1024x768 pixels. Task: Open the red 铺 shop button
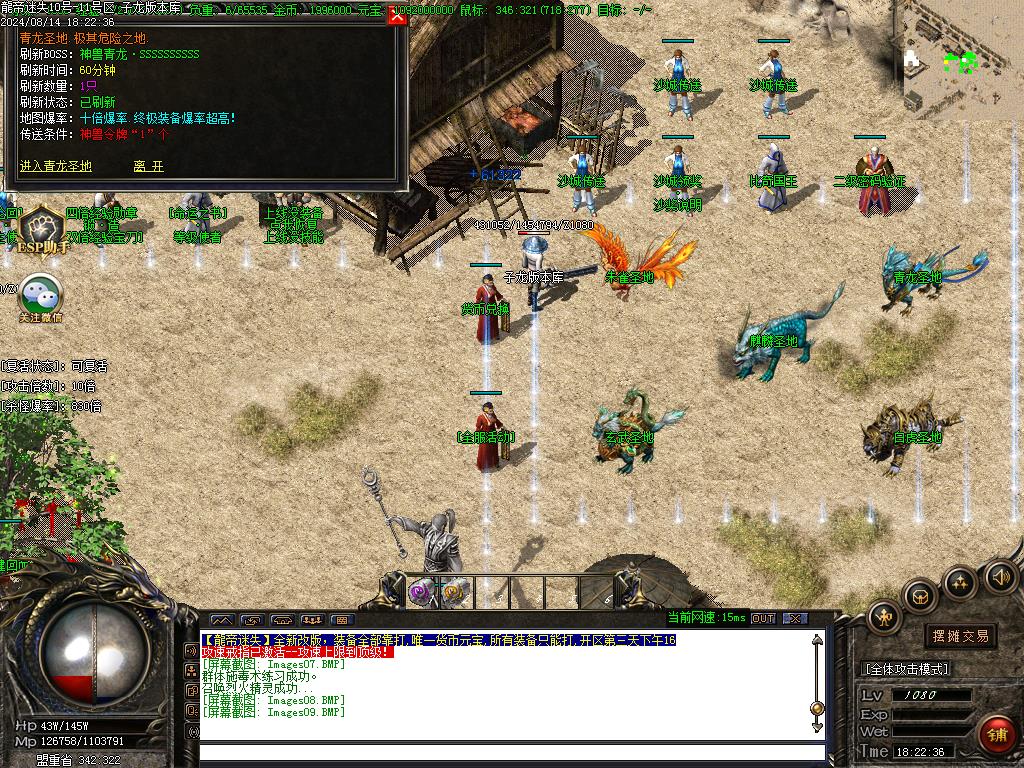[997, 735]
